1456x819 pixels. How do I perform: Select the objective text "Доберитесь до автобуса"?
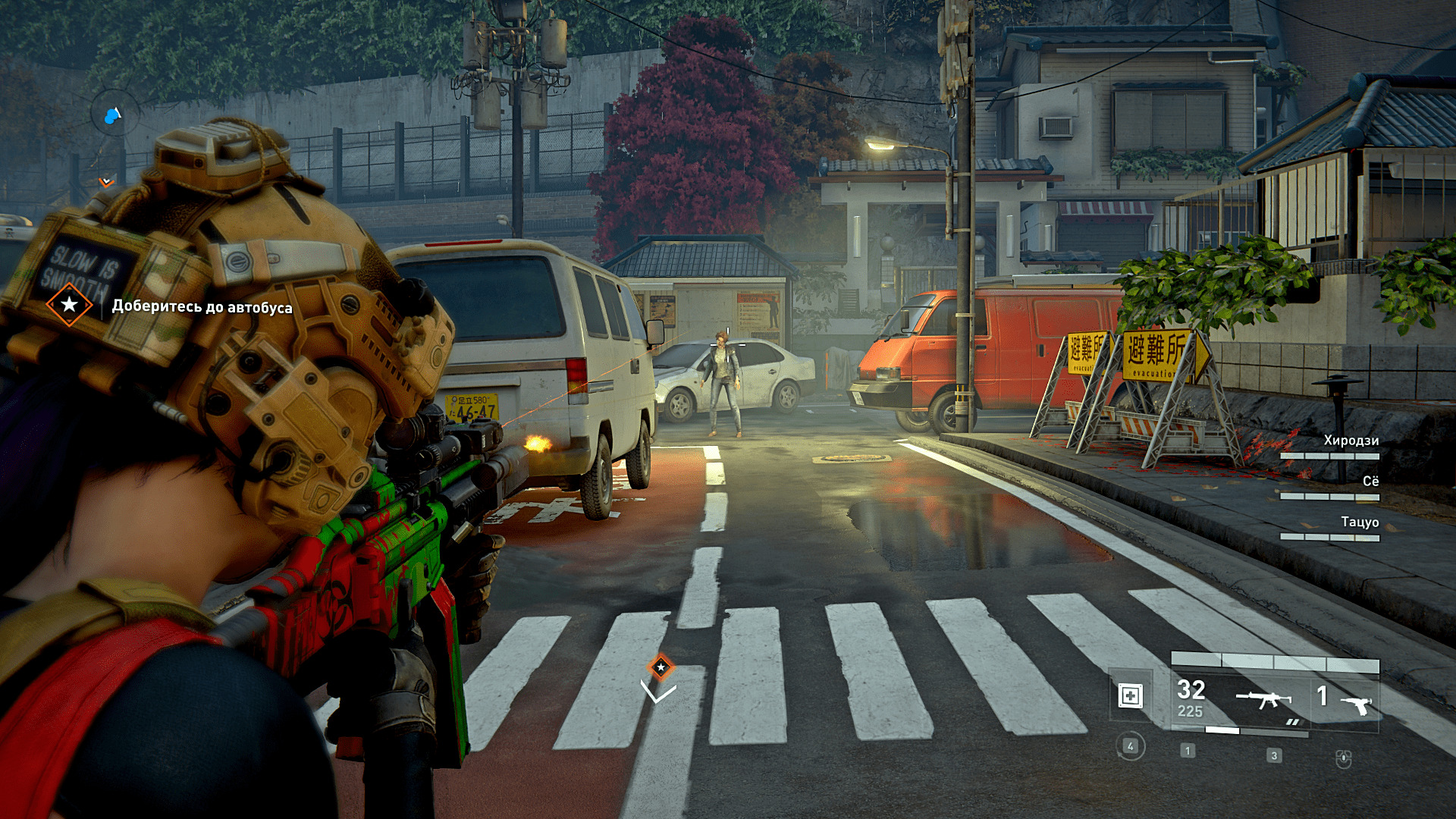202,307
